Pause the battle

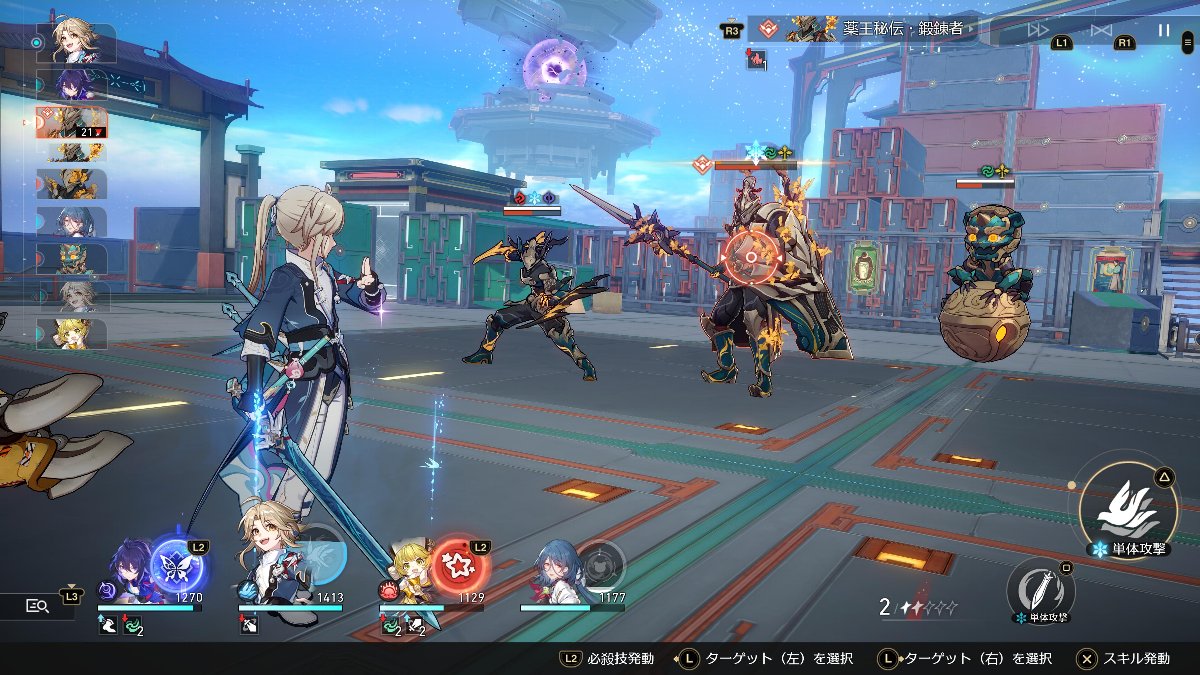pyautogui.click(x=1164, y=30)
